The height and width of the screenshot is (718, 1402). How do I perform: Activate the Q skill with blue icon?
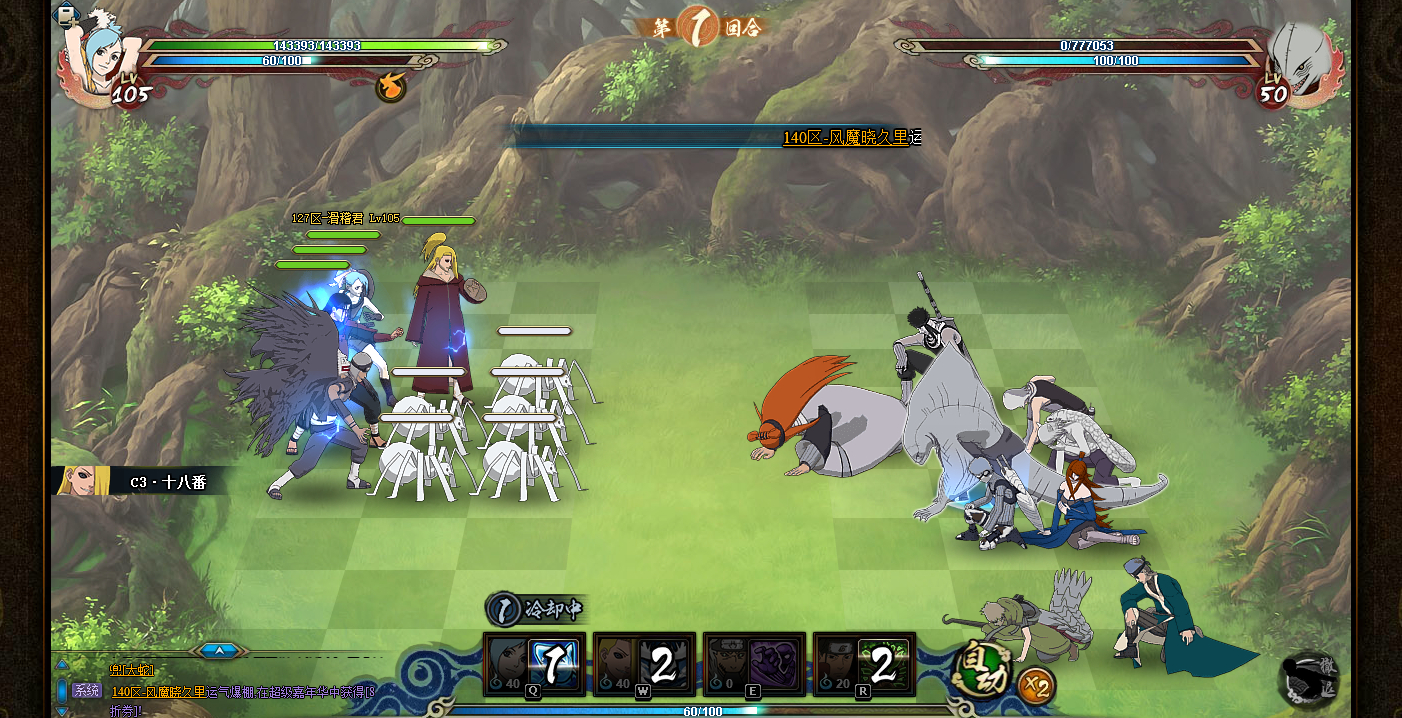pos(534,664)
